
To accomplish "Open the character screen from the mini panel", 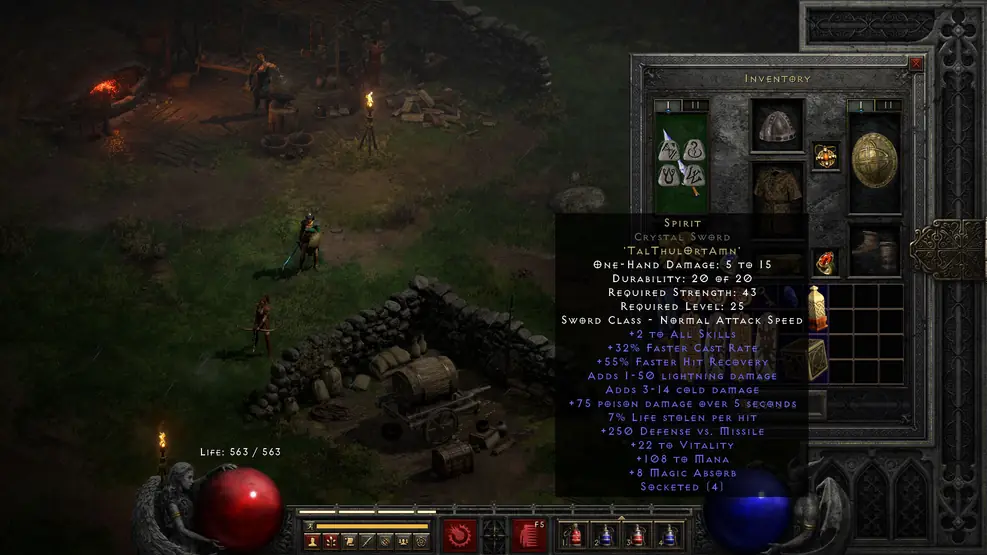I will coord(312,541).
